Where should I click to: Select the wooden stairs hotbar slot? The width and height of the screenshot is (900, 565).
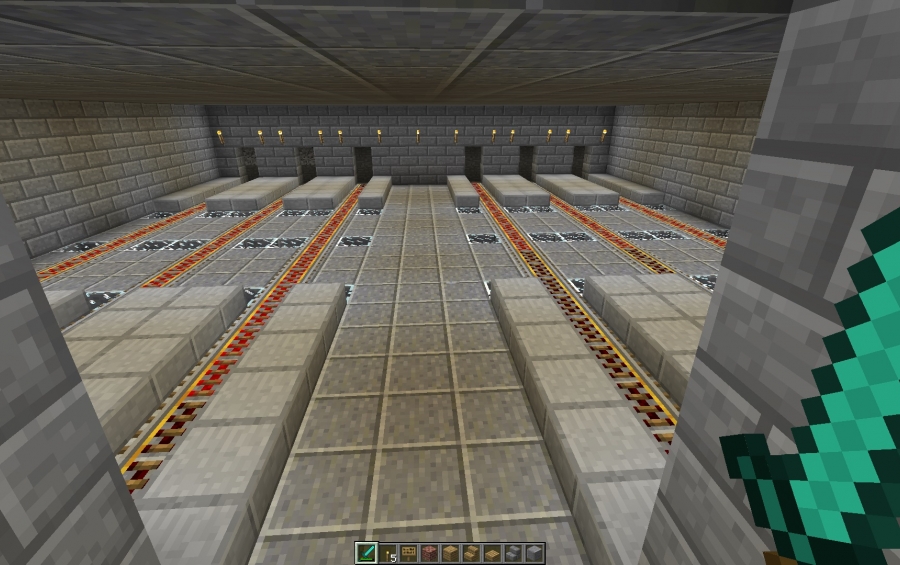(x=472, y=553)
